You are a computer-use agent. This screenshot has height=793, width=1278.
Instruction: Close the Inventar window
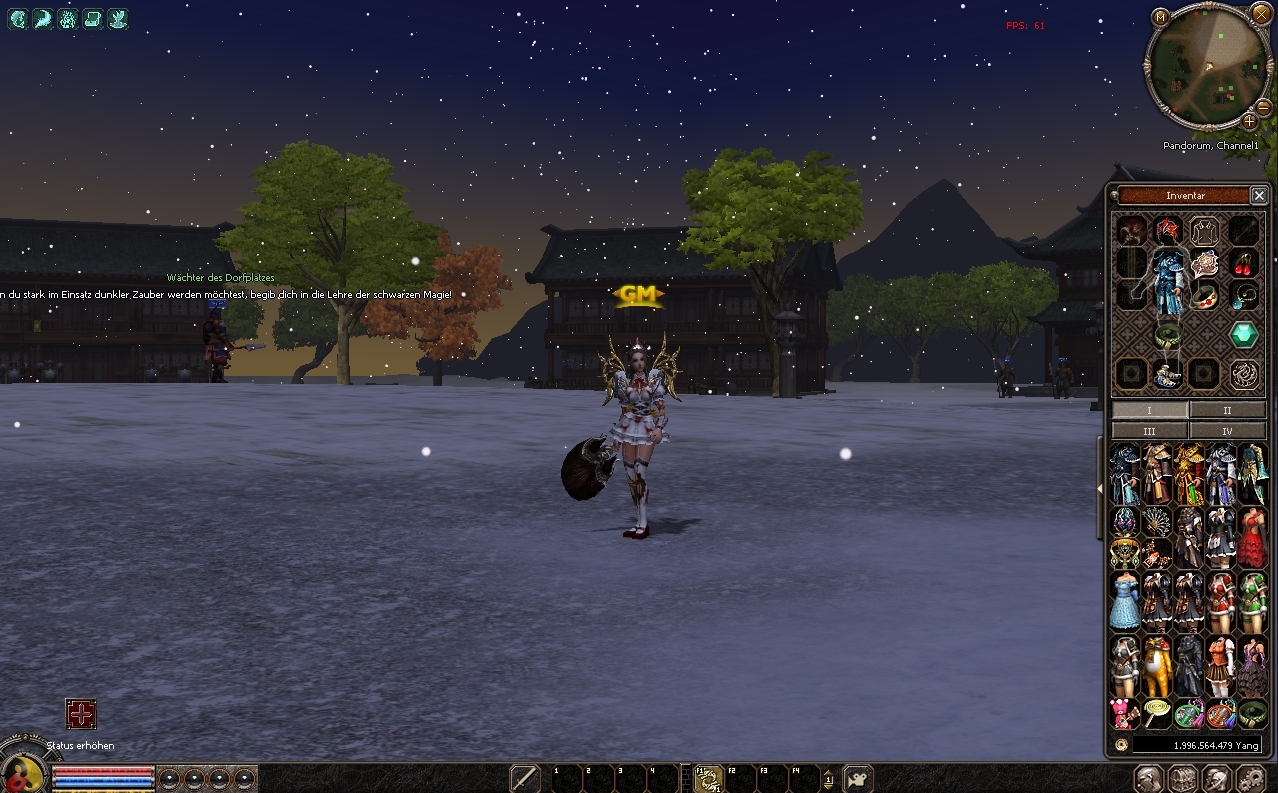pos(1259,196)
